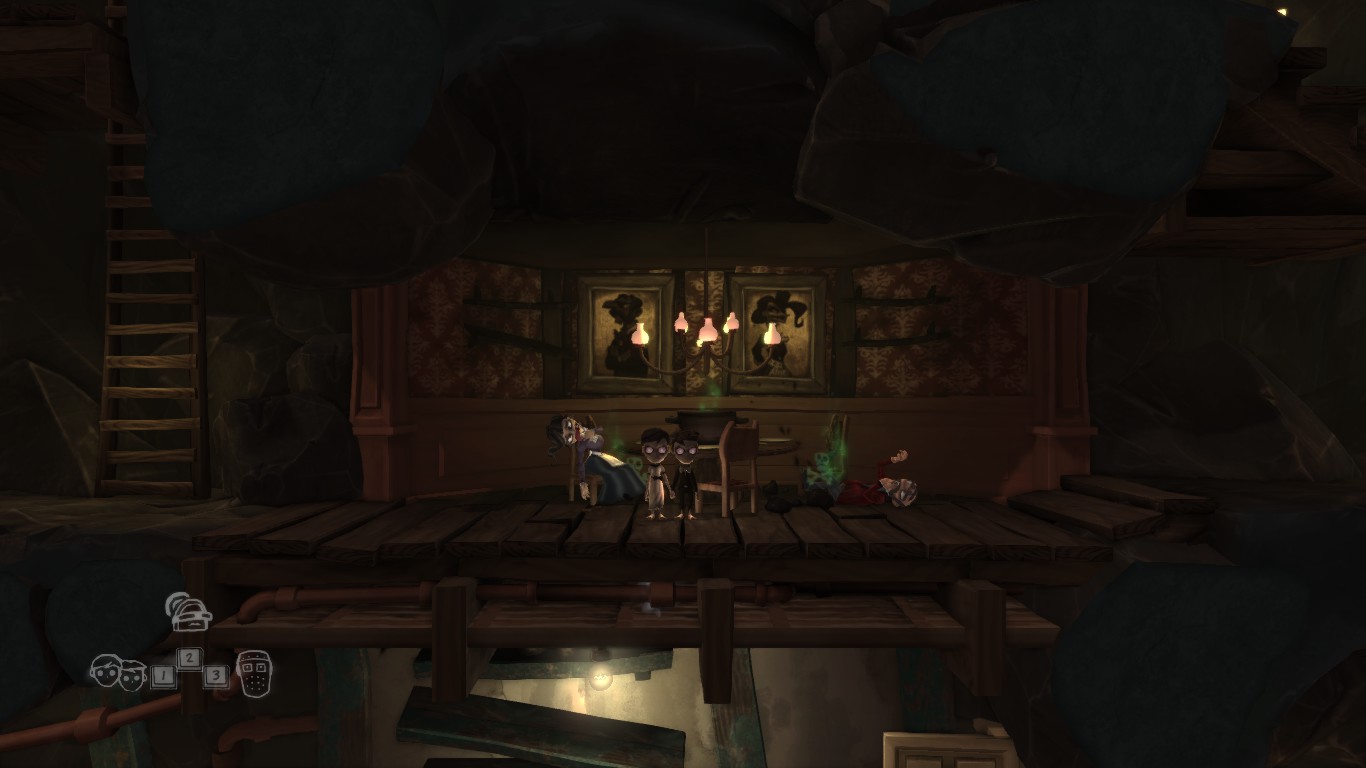1366x768 pixels.
Task: Switch to the Knight helmet portrait
Action: 254,673
